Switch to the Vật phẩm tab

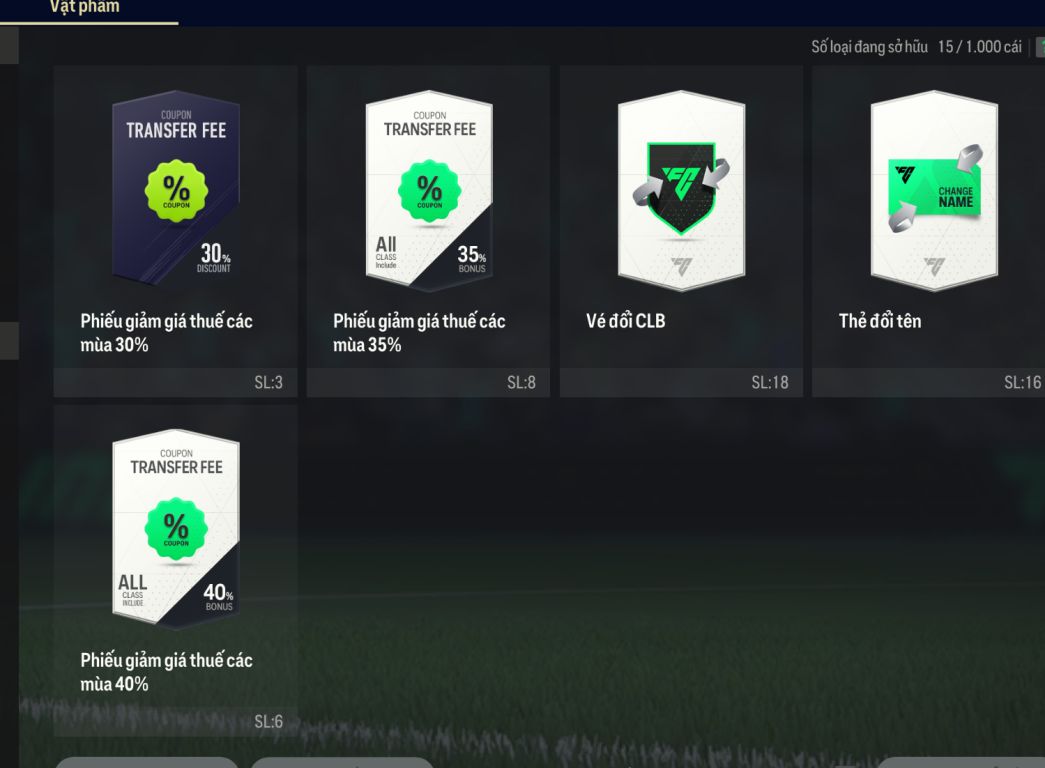tap(84, 8)
